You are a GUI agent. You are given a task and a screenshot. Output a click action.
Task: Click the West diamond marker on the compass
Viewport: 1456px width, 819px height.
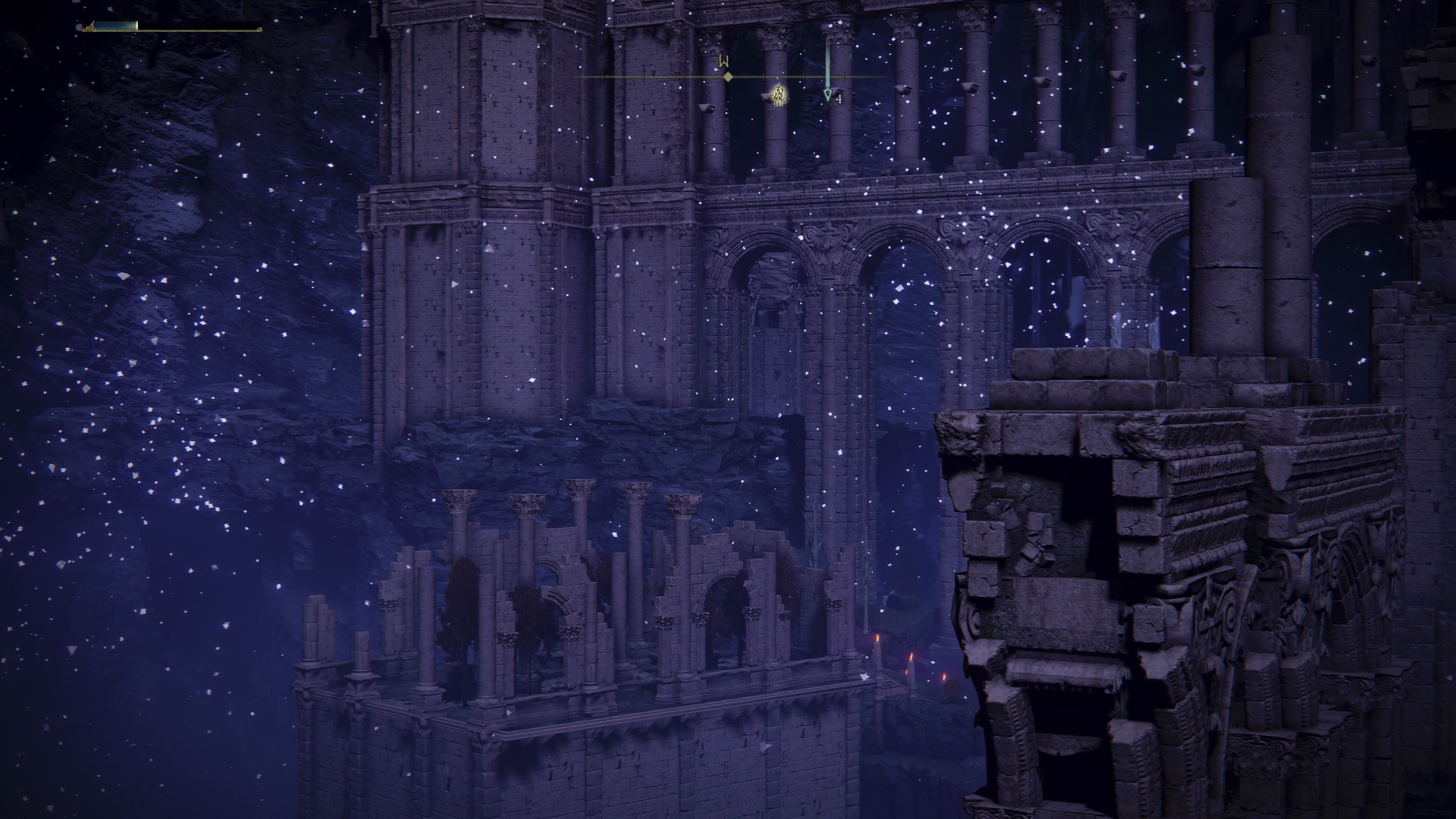727,77
